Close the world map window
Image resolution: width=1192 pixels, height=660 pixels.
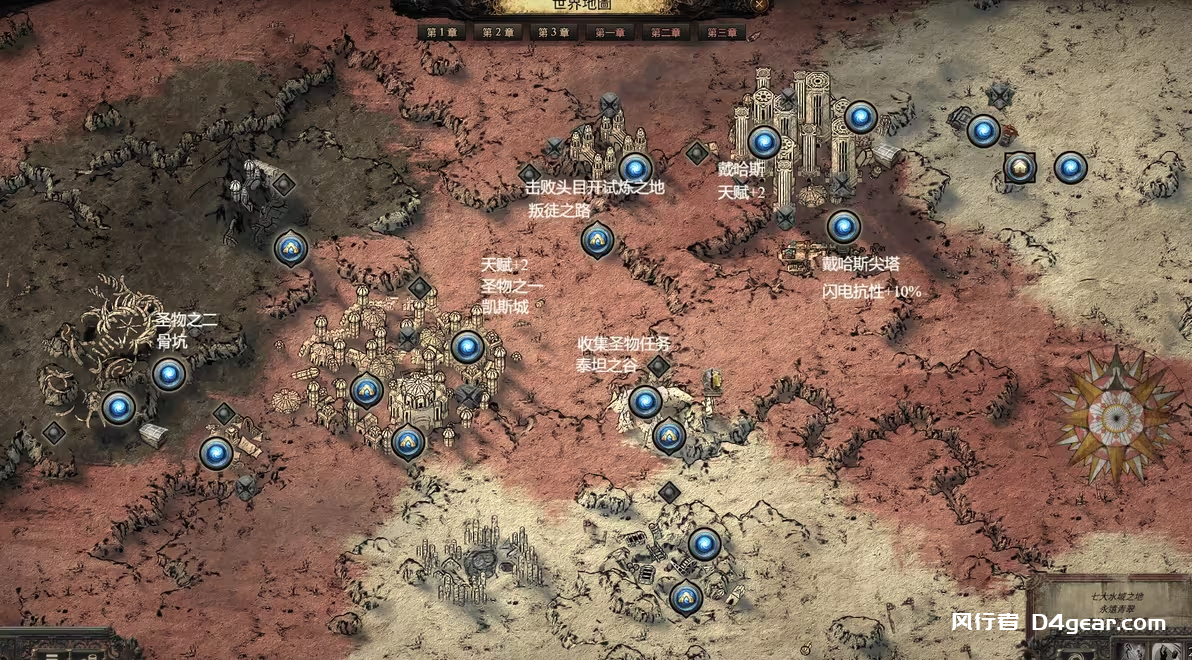pyautogui.click(x=760, y=5)
